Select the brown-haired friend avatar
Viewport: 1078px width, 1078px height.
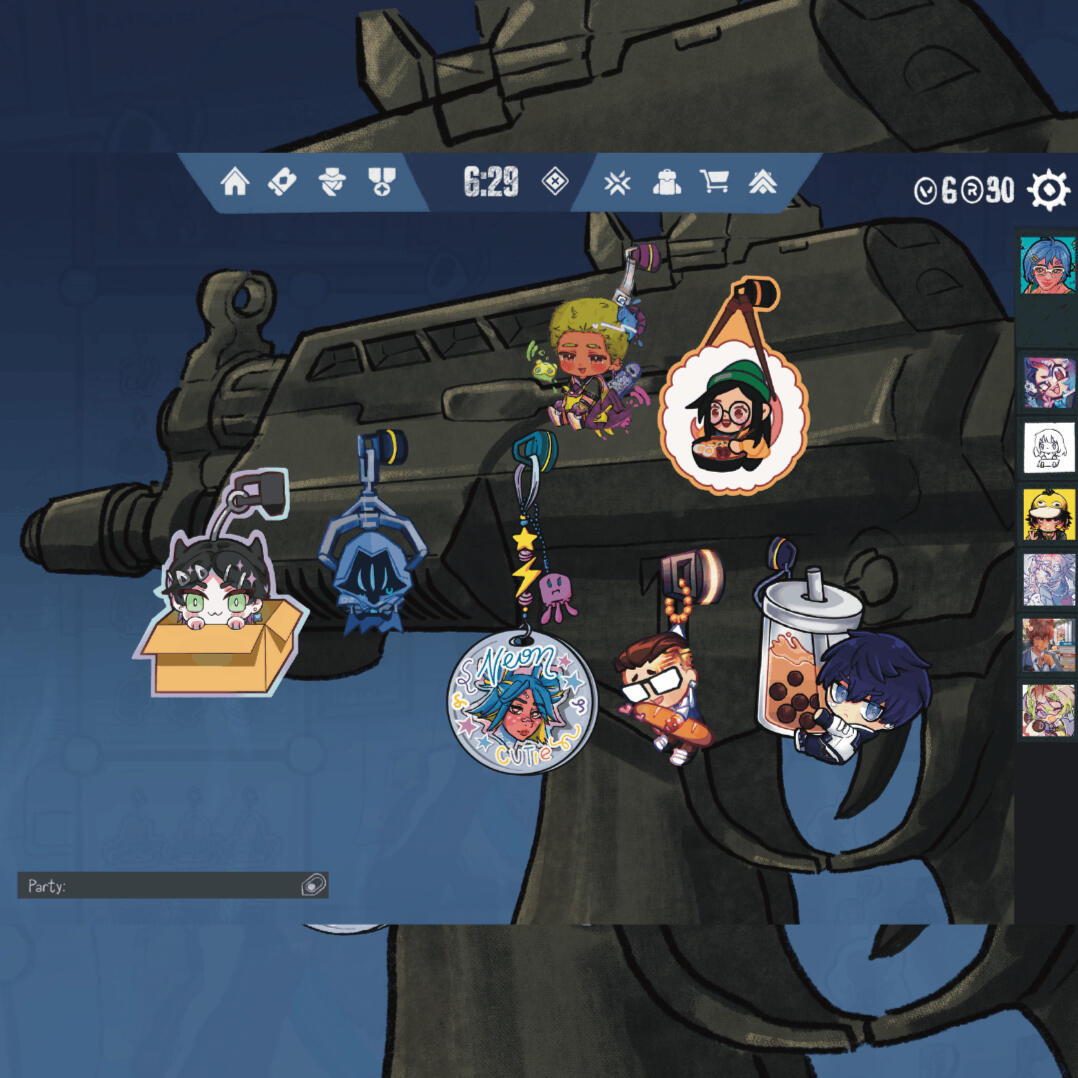[1048, 644]
